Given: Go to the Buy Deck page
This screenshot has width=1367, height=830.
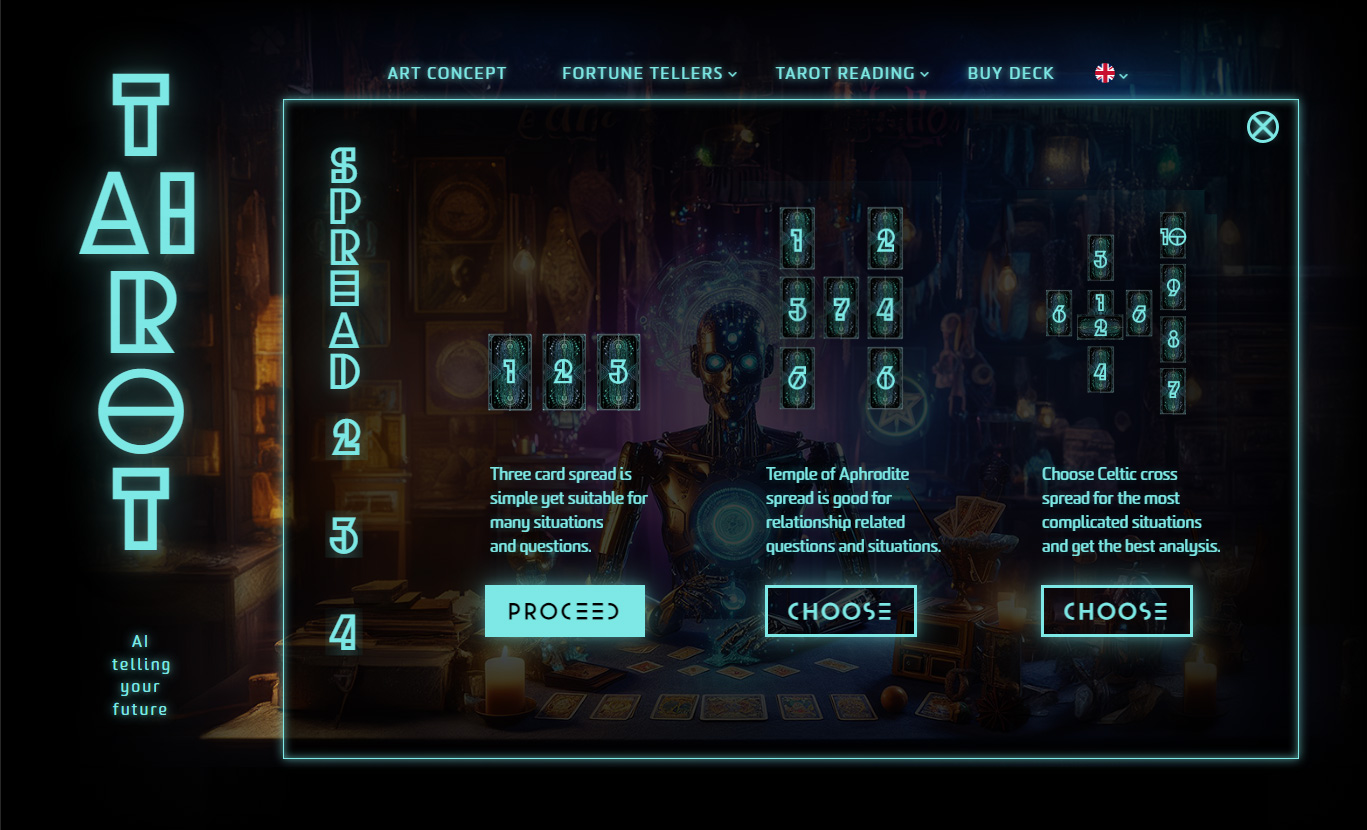Looking at the screenshot, I should click(x=1010, y=73).
